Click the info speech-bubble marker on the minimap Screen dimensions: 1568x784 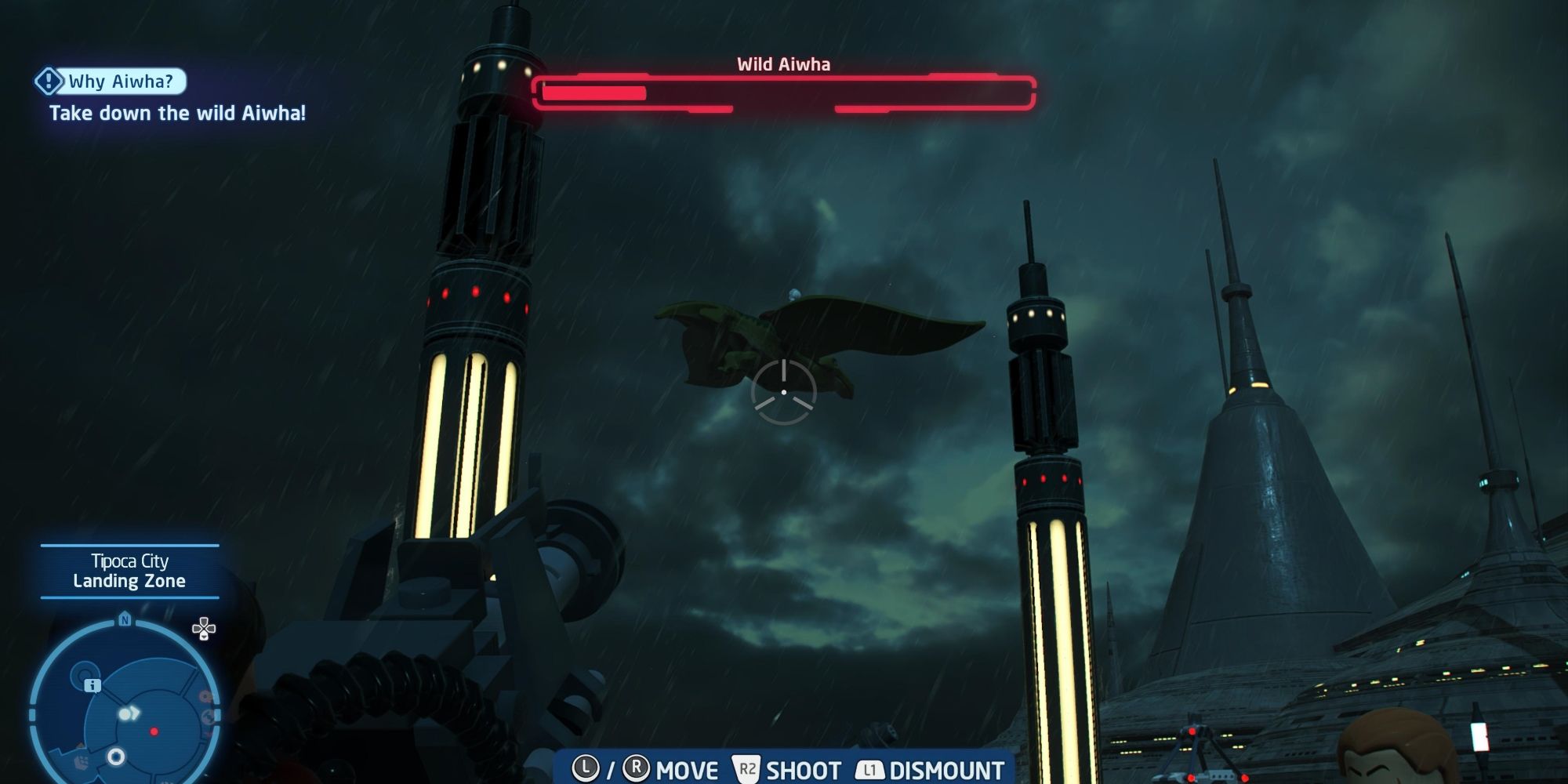coord(93,686)
